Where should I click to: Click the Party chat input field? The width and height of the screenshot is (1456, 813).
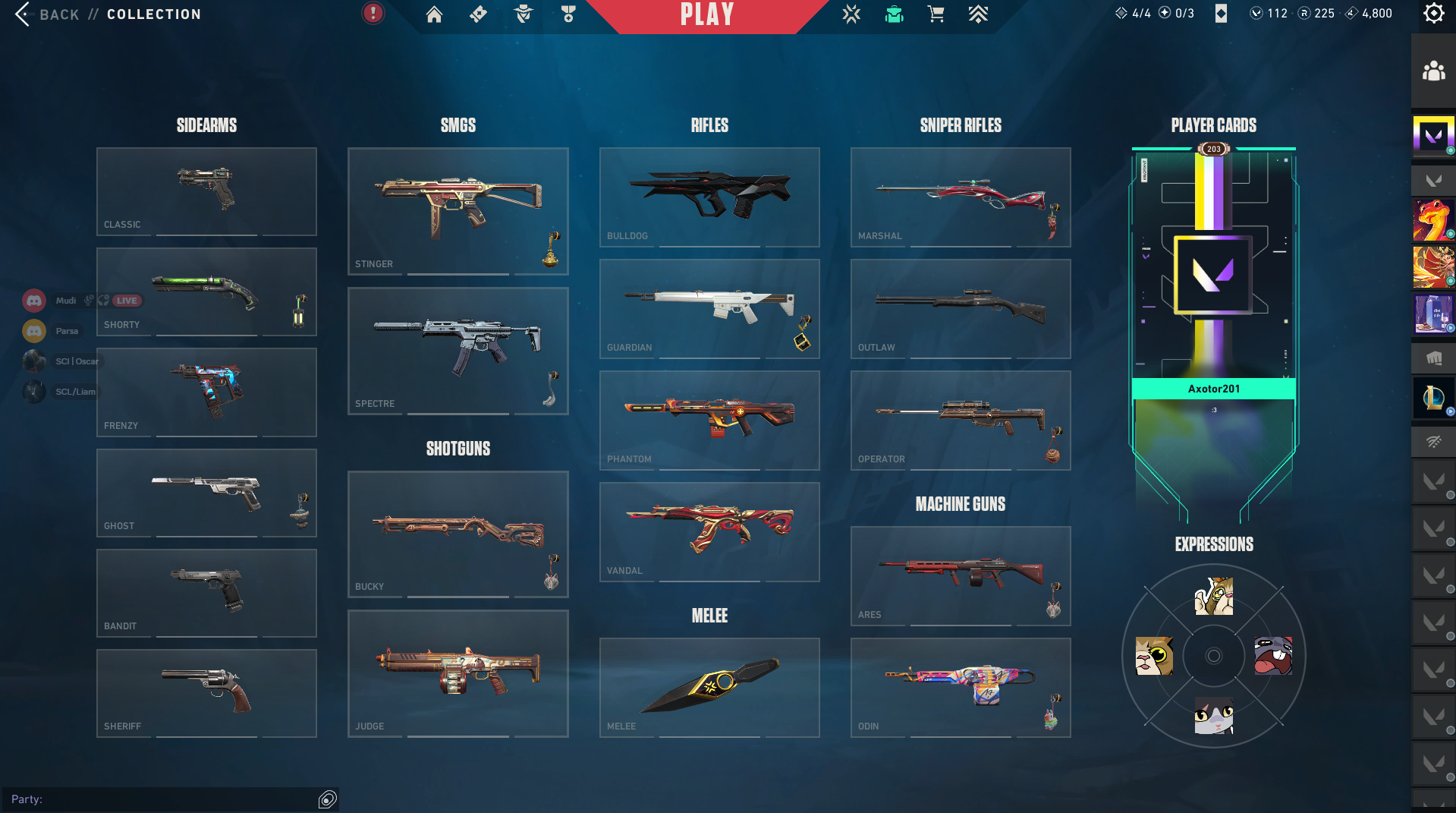[x=163, y=799]
